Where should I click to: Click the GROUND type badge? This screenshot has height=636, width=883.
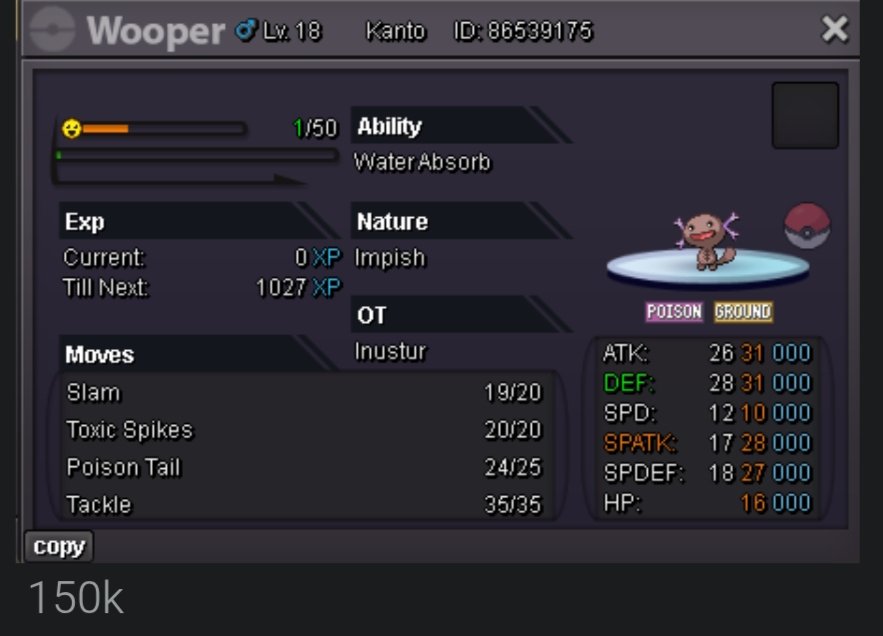point(743,312)
